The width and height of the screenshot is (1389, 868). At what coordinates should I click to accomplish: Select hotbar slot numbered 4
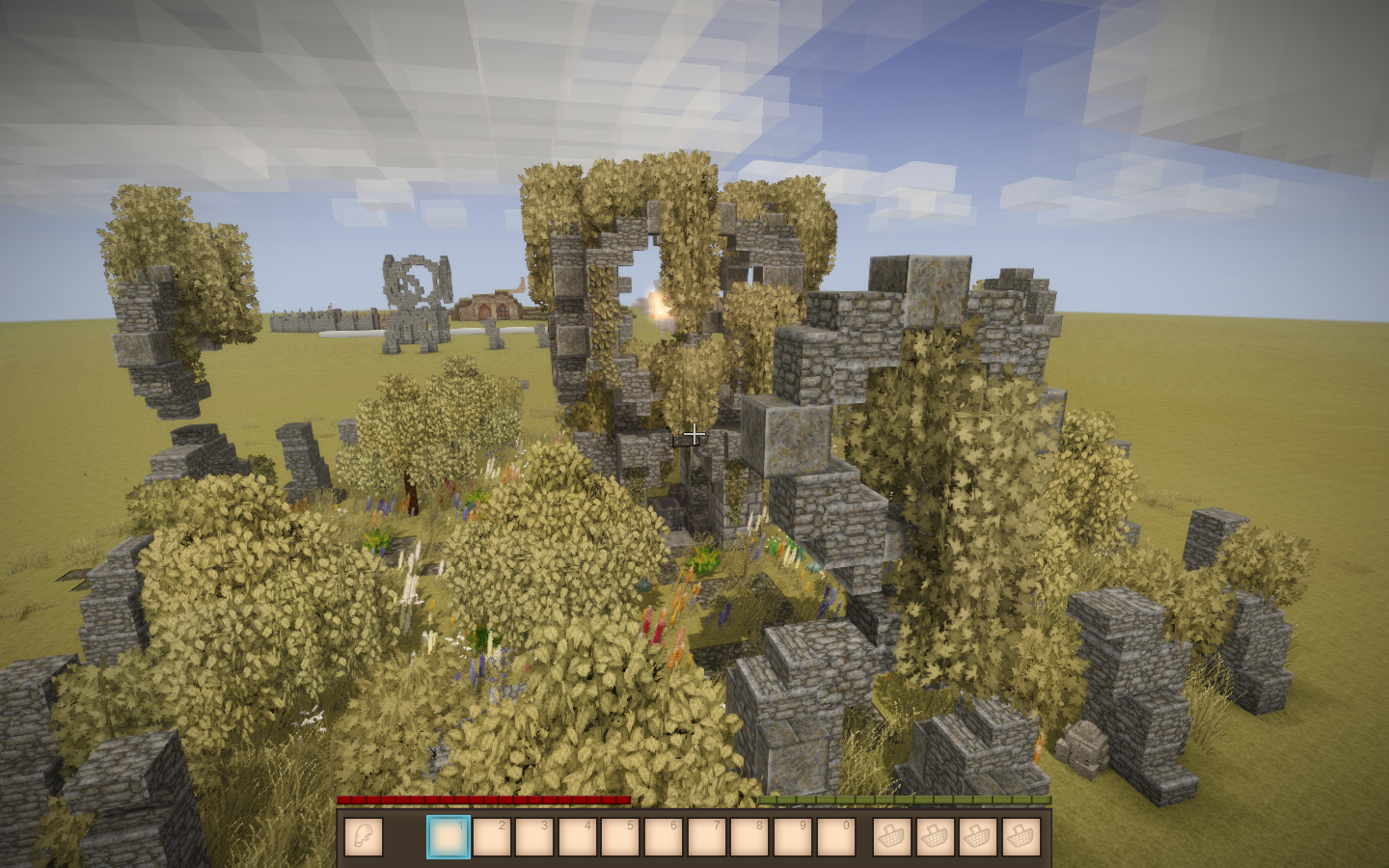[577, 837]
